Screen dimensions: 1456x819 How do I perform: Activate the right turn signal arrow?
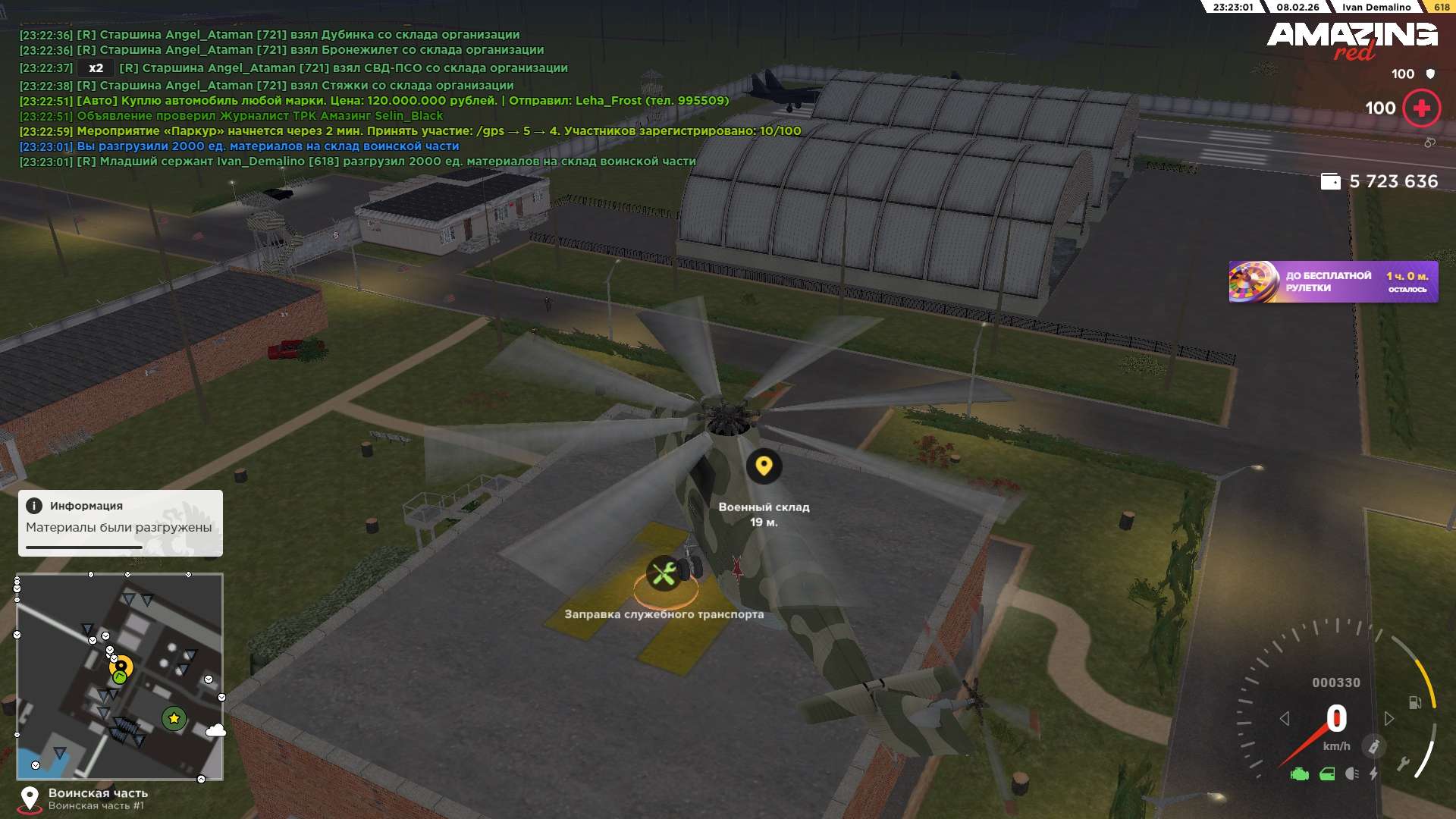1389,718
